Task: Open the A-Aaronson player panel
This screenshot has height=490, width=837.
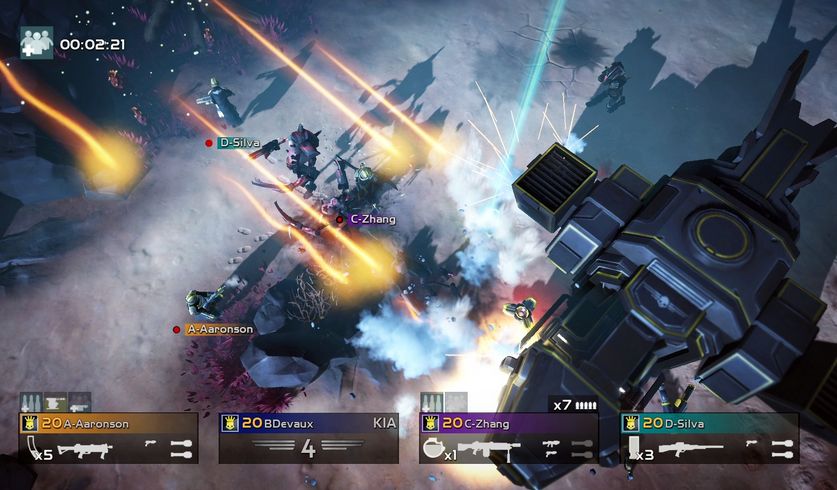Action: pyautogui.click(x=108, y=423)
